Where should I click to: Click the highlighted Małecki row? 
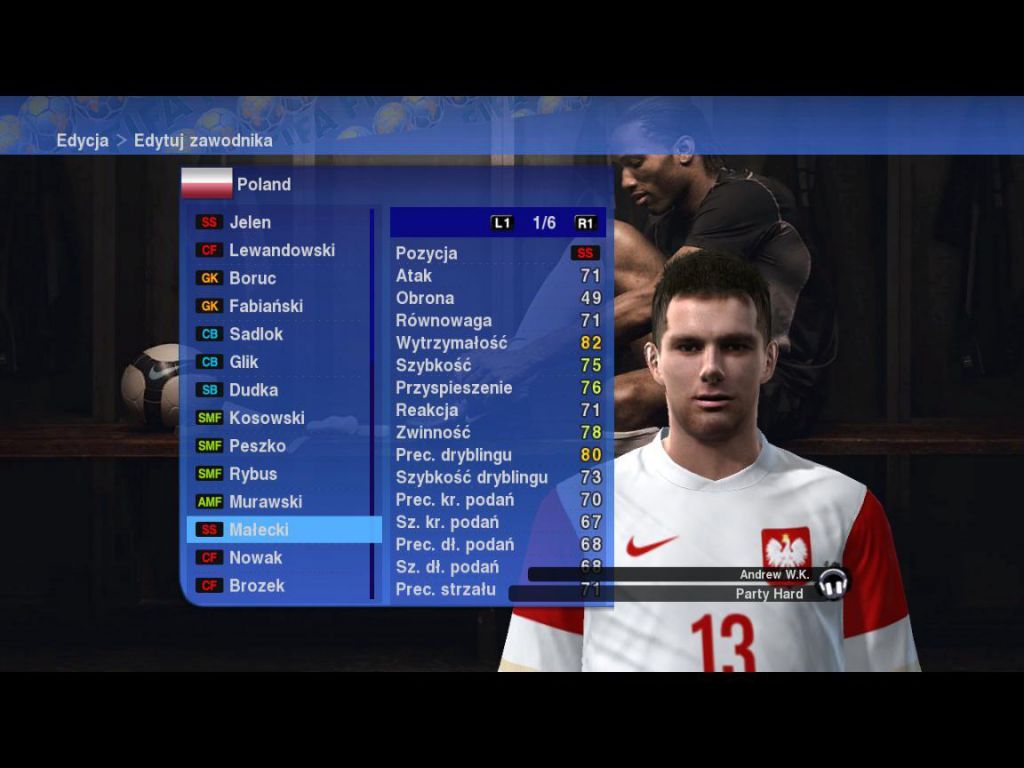[283, 530]
